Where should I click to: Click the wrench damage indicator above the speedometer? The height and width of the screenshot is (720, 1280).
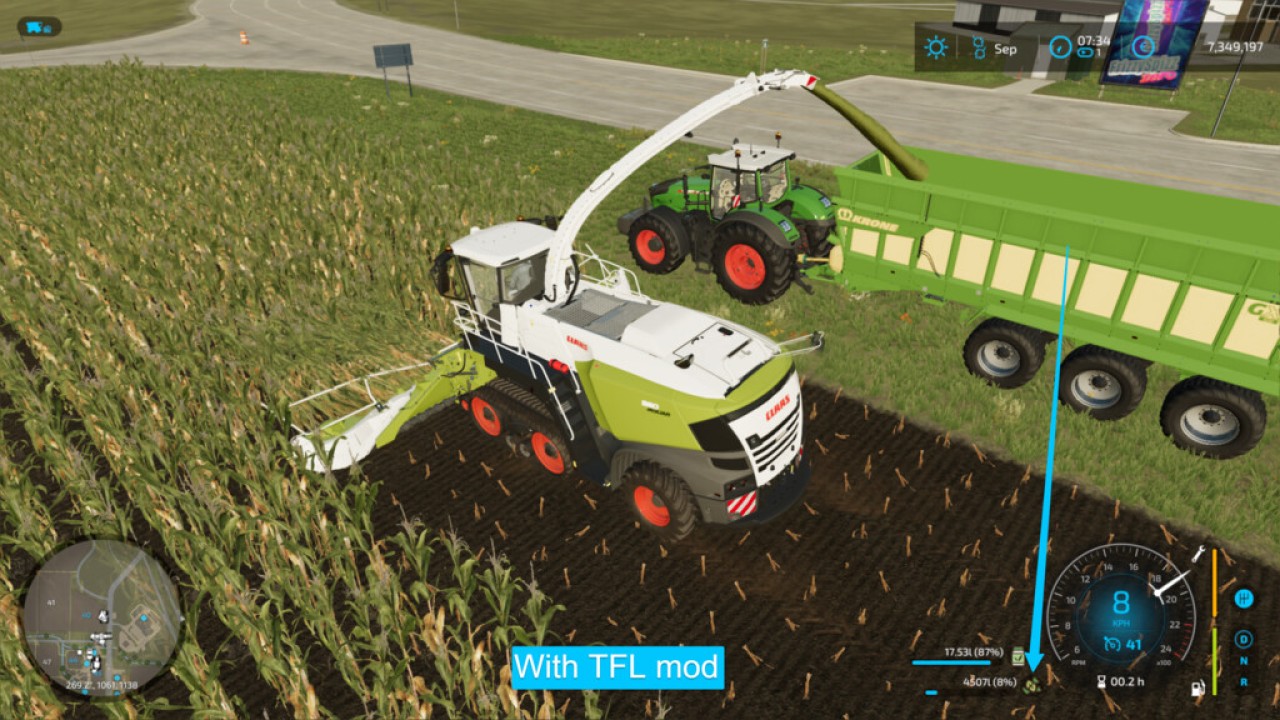(1198, 556)
